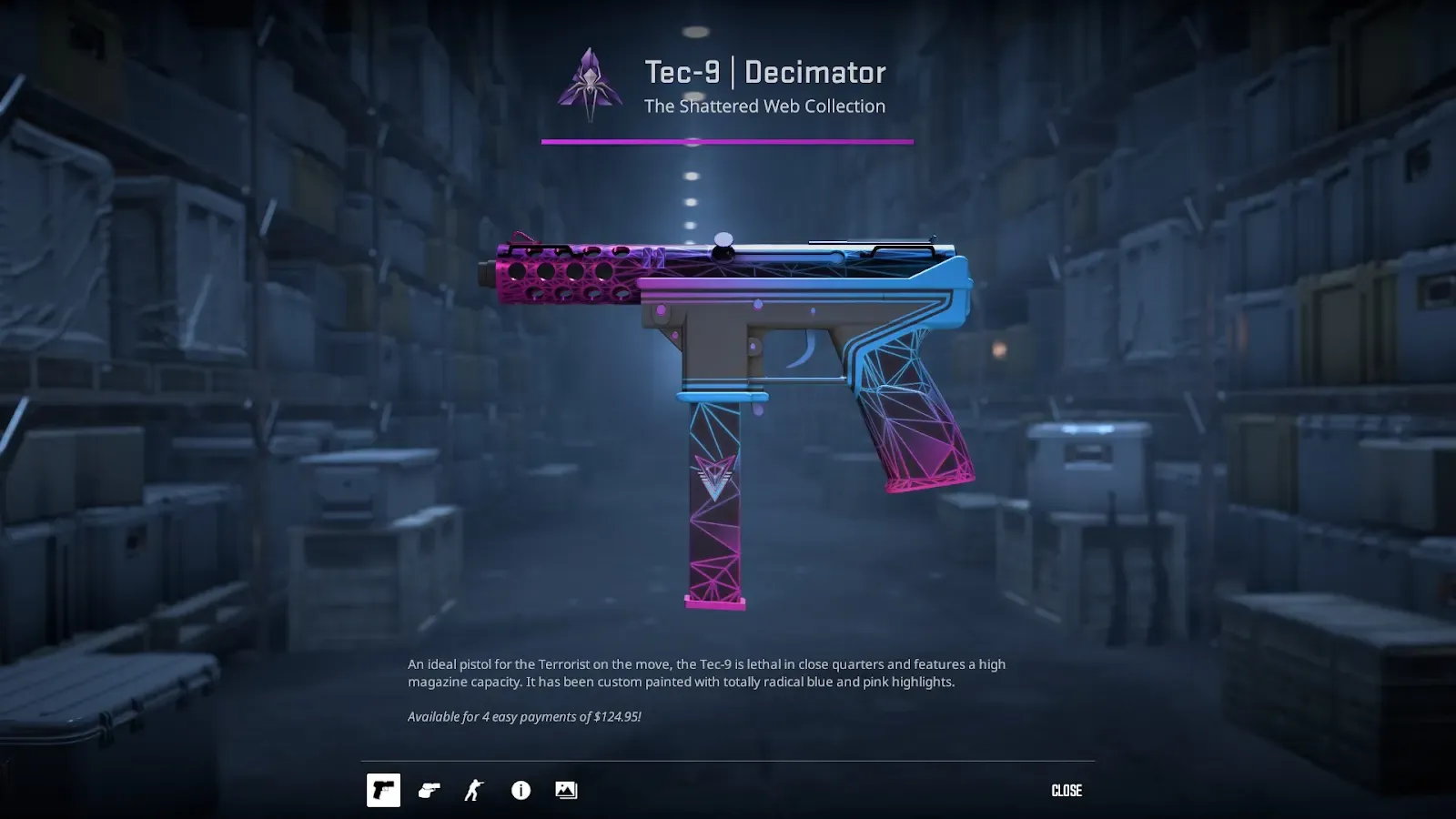Select the pistol weapon view icon
The height and width of the screenshot is (819, 1456).
point(383,790)
